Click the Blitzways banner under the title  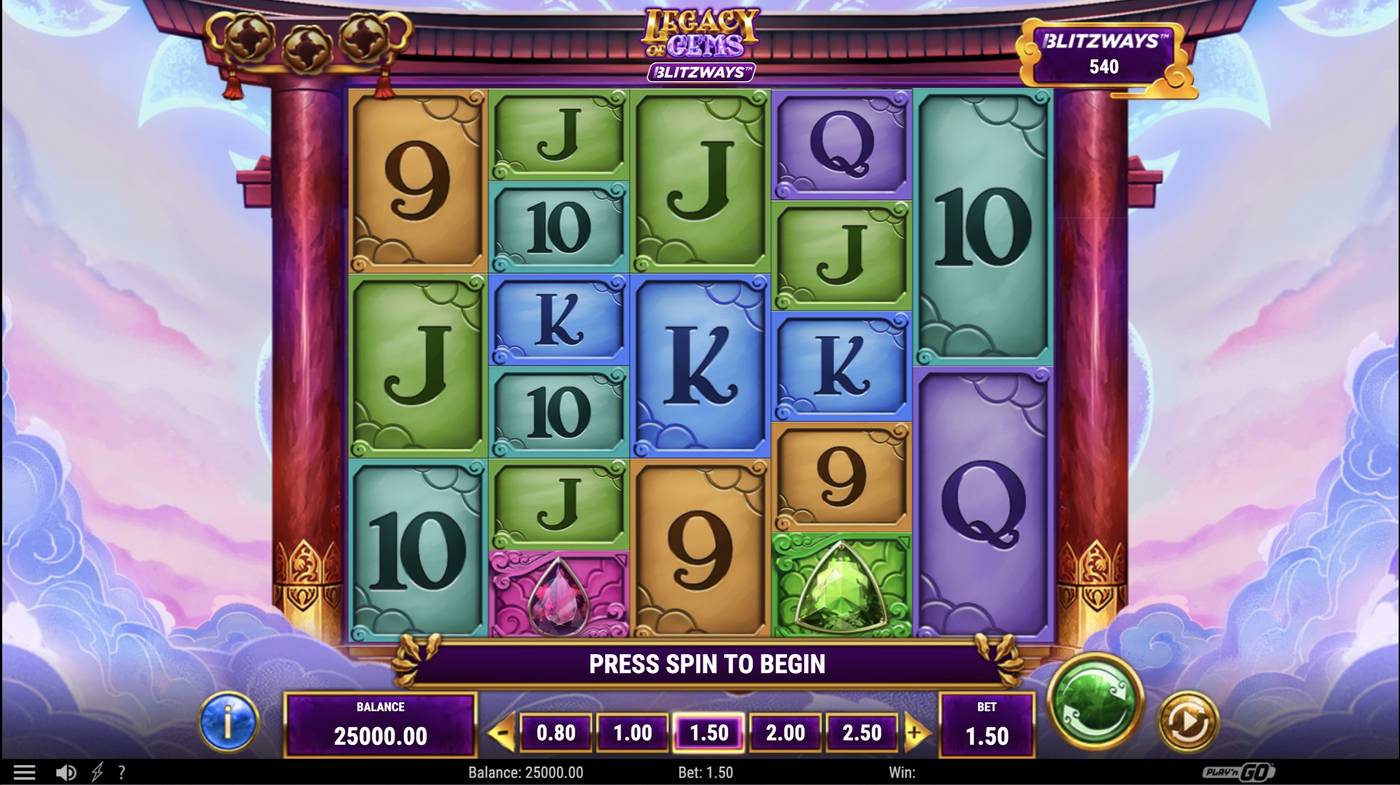[700, 71]
